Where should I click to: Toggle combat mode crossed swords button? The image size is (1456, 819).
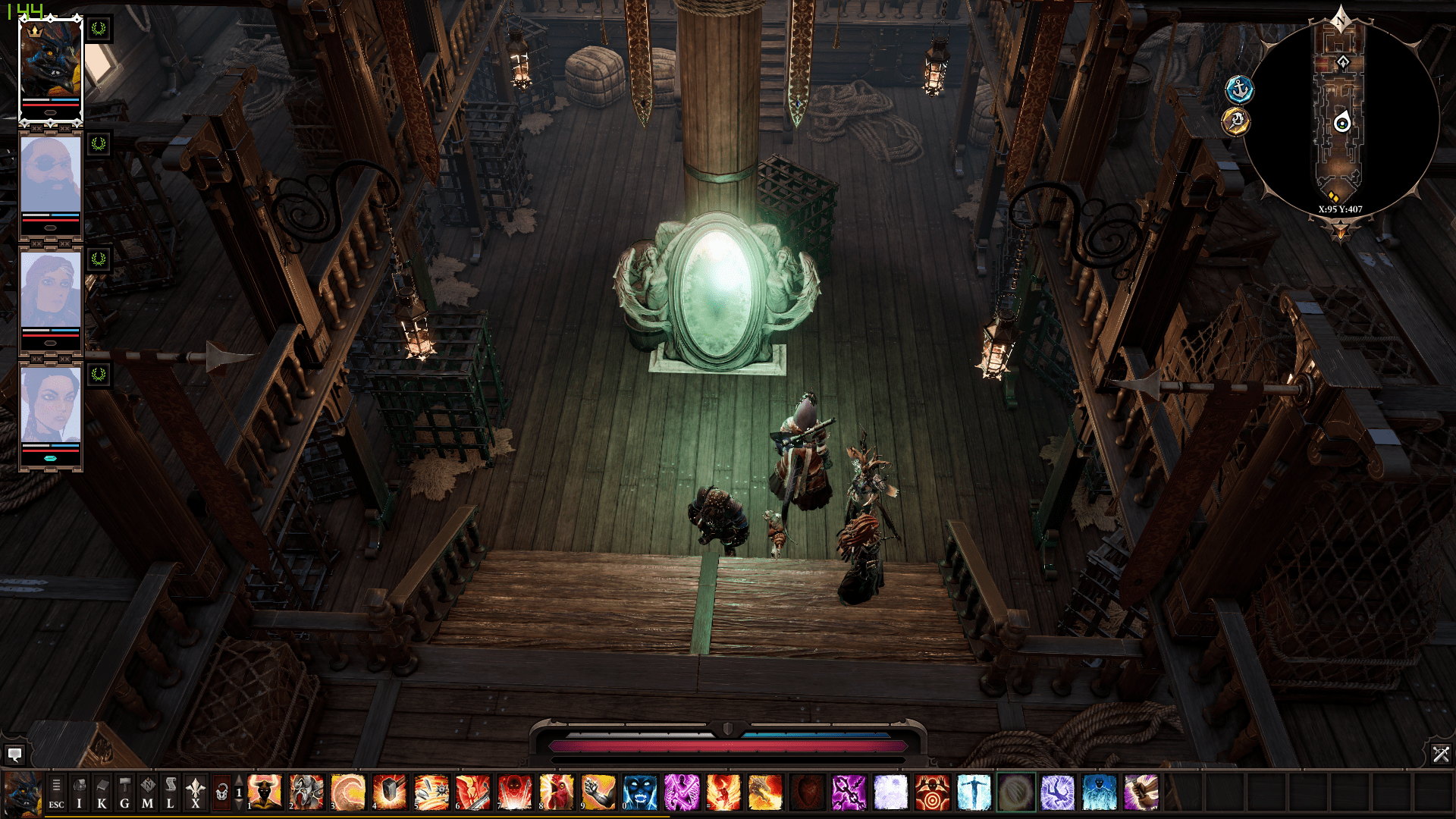1440,755
